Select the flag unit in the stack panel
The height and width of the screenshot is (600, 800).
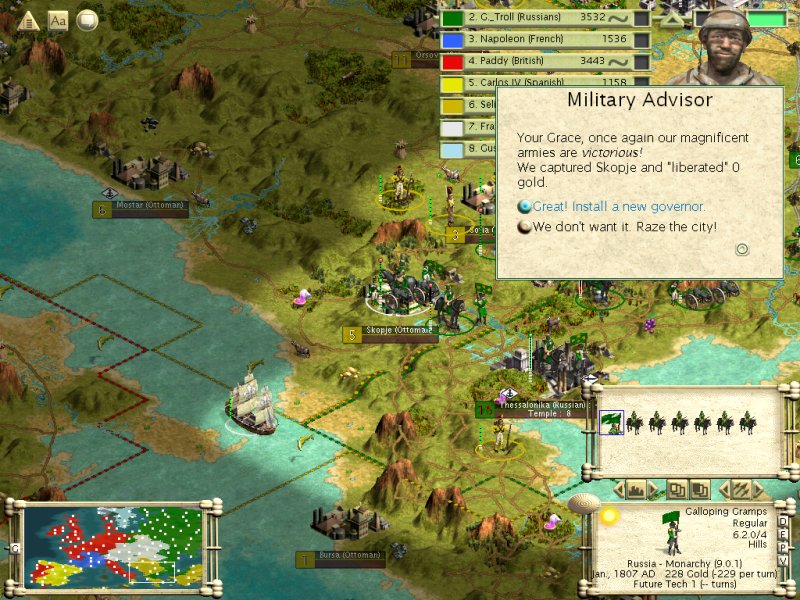click(610, 422)
